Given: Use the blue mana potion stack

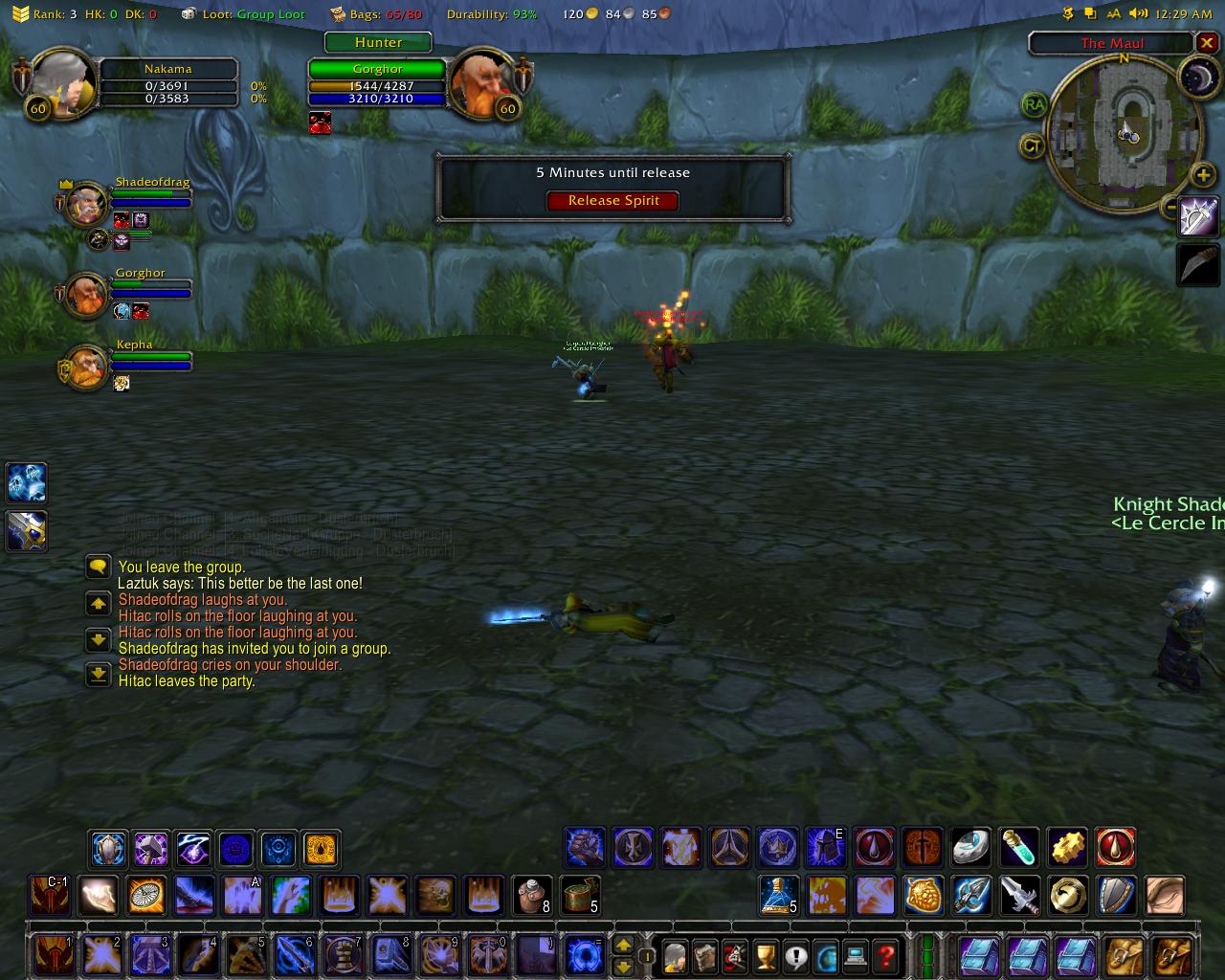Looking at the screenshot, I should pyautogui.click(x=779, y=896).
